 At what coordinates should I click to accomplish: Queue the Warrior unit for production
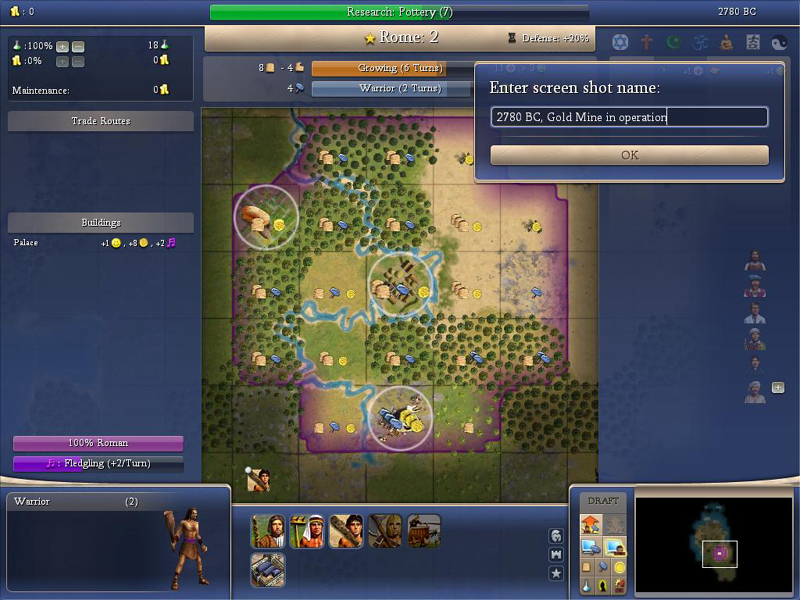click(x=346, y=531)
